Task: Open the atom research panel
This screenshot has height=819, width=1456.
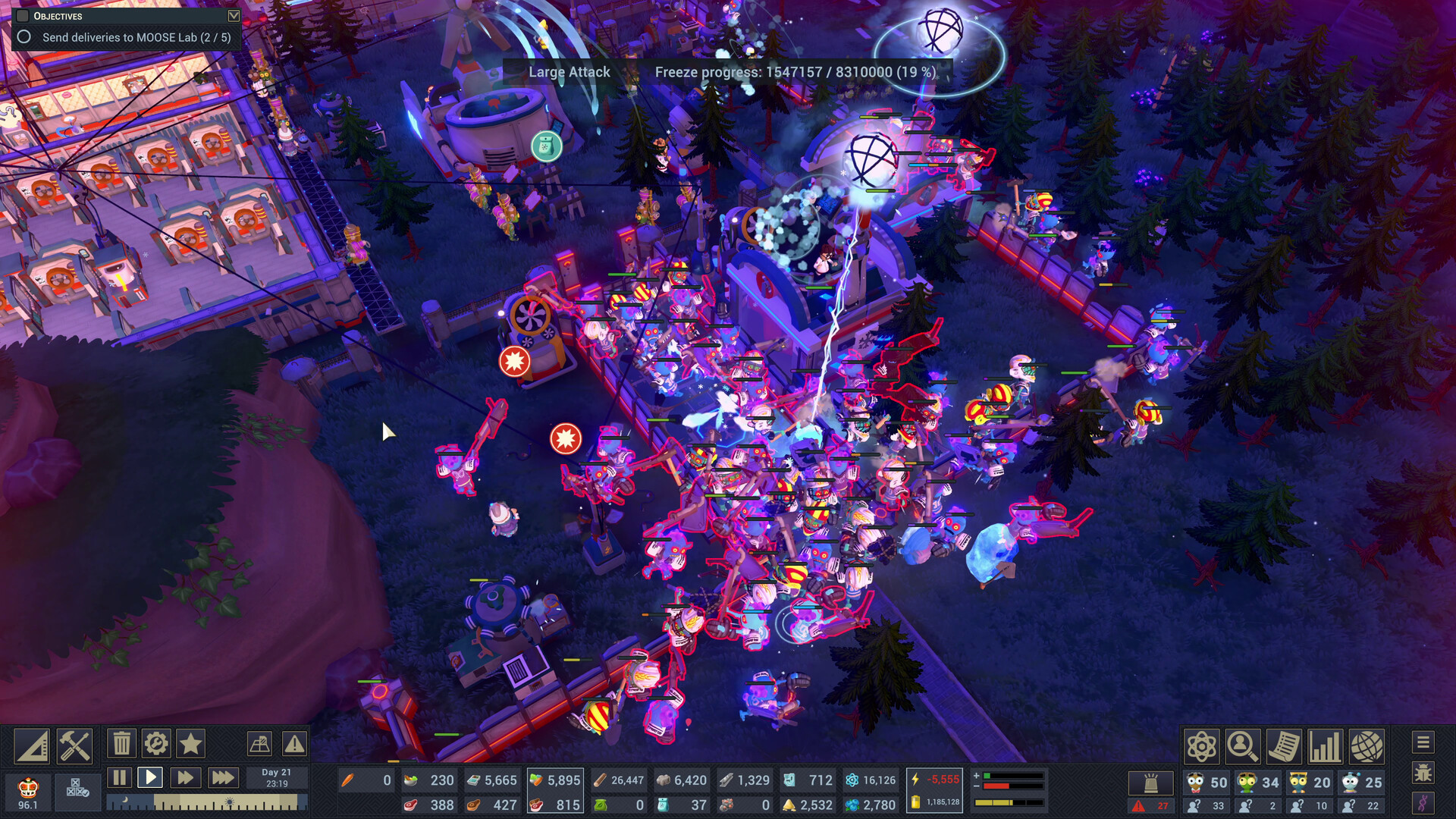Action: [x=1202, y=746]
